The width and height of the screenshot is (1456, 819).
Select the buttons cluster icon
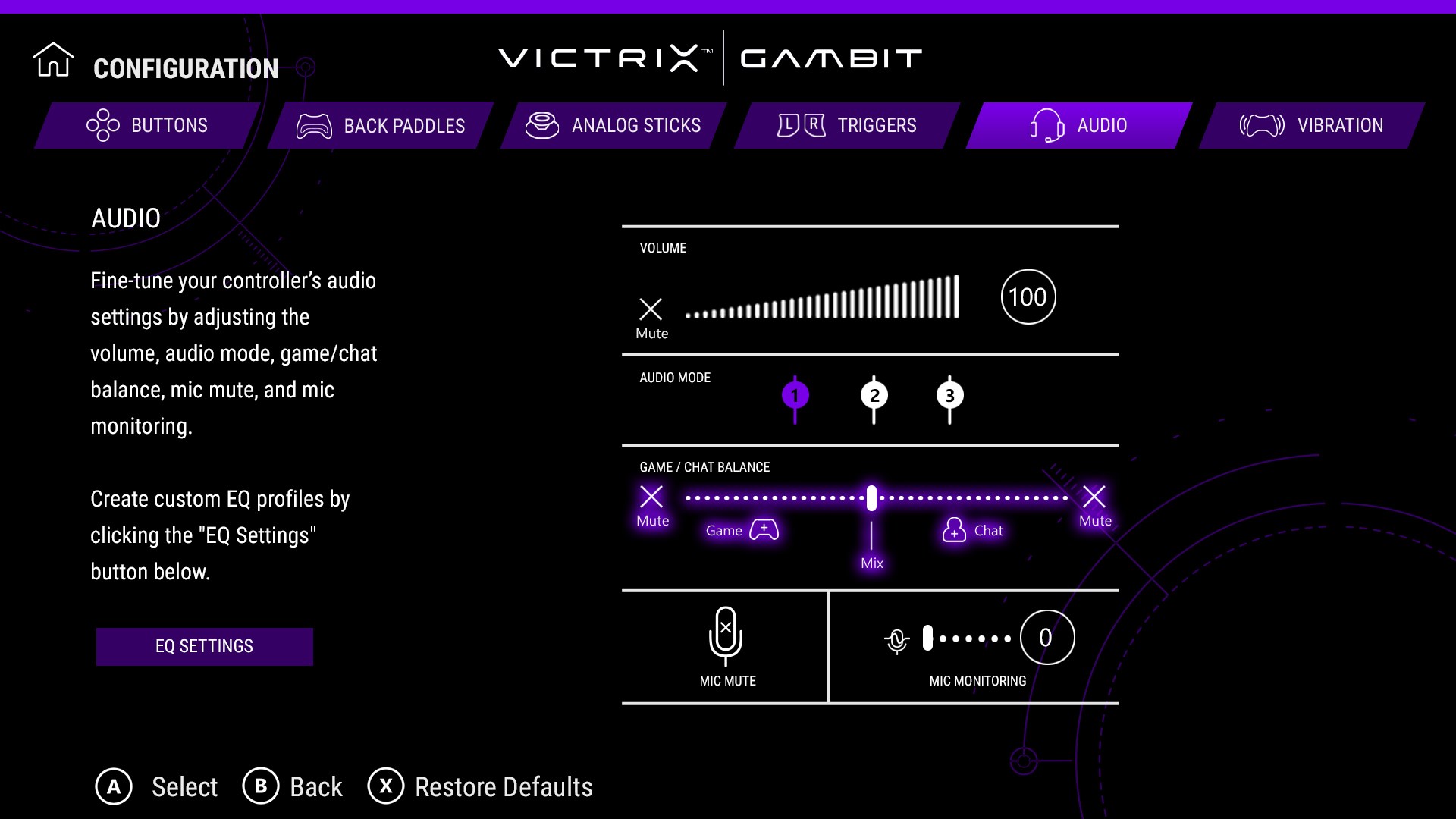(102, 125)
